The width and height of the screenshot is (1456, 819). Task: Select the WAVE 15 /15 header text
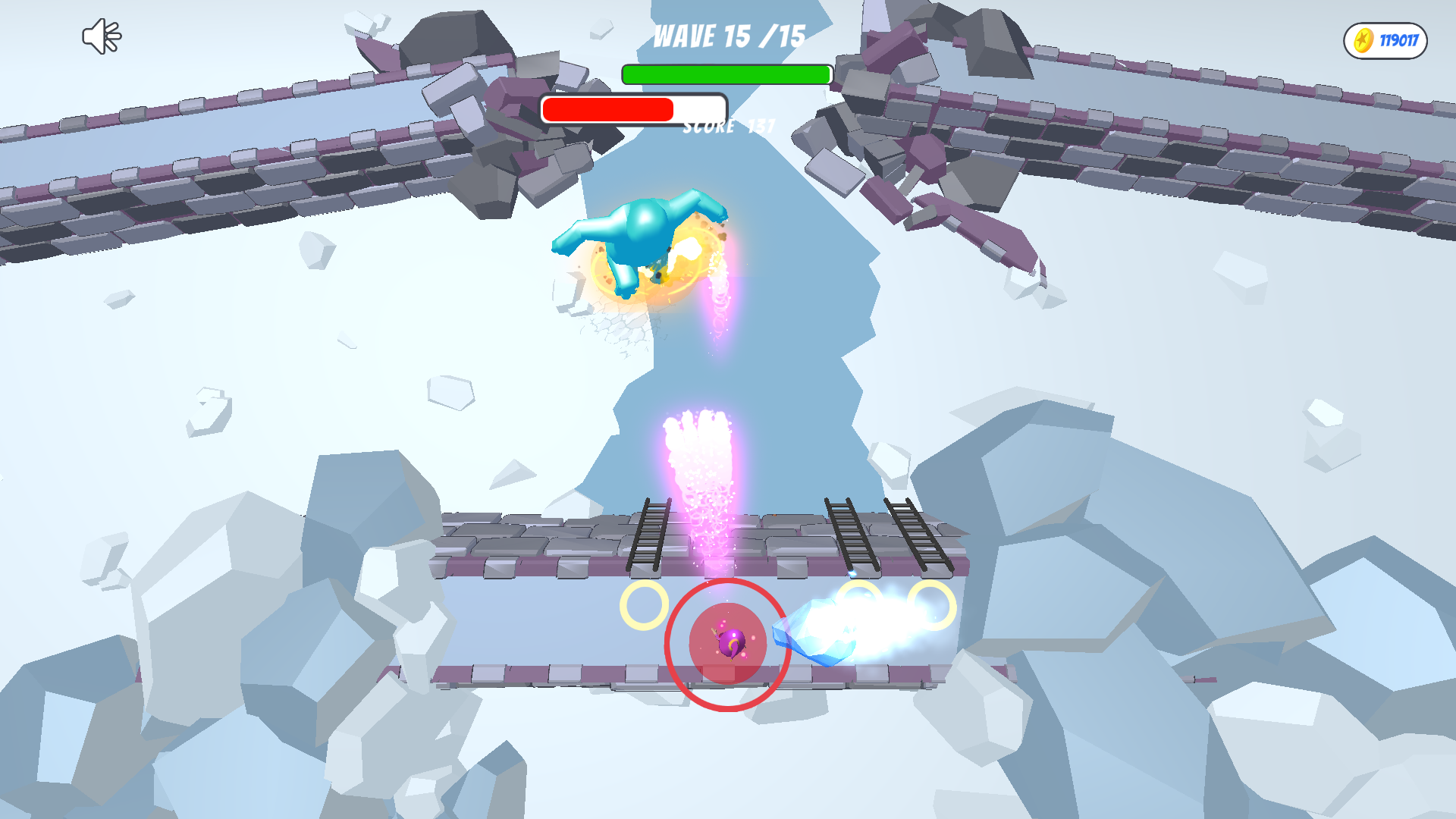(x=728, y=36)
